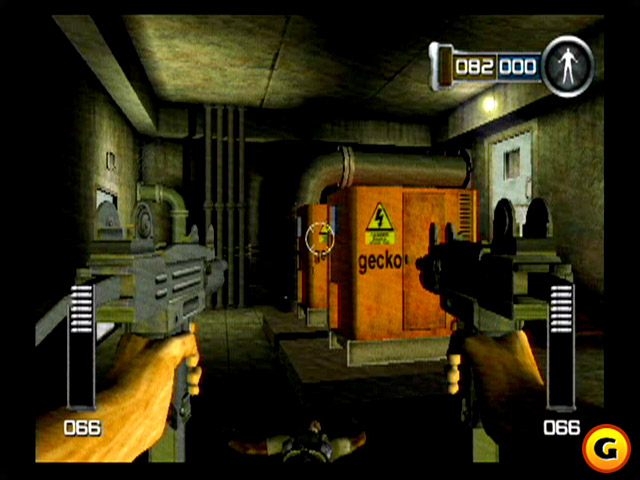Click the body silhouette status icon

(567, 66)
